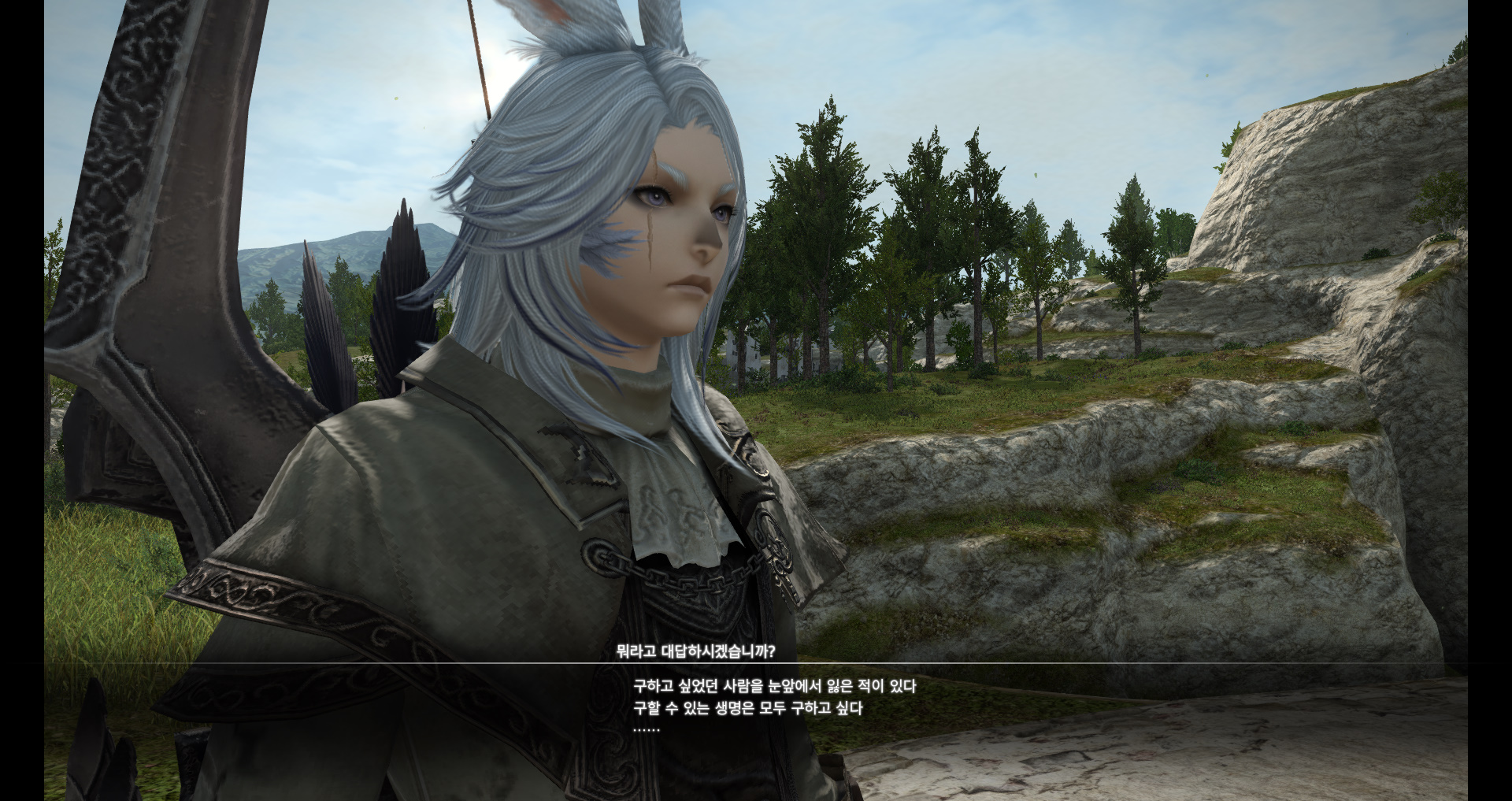
Task: Pick the silent "......" dialogue option
Action: pos(647,730)
